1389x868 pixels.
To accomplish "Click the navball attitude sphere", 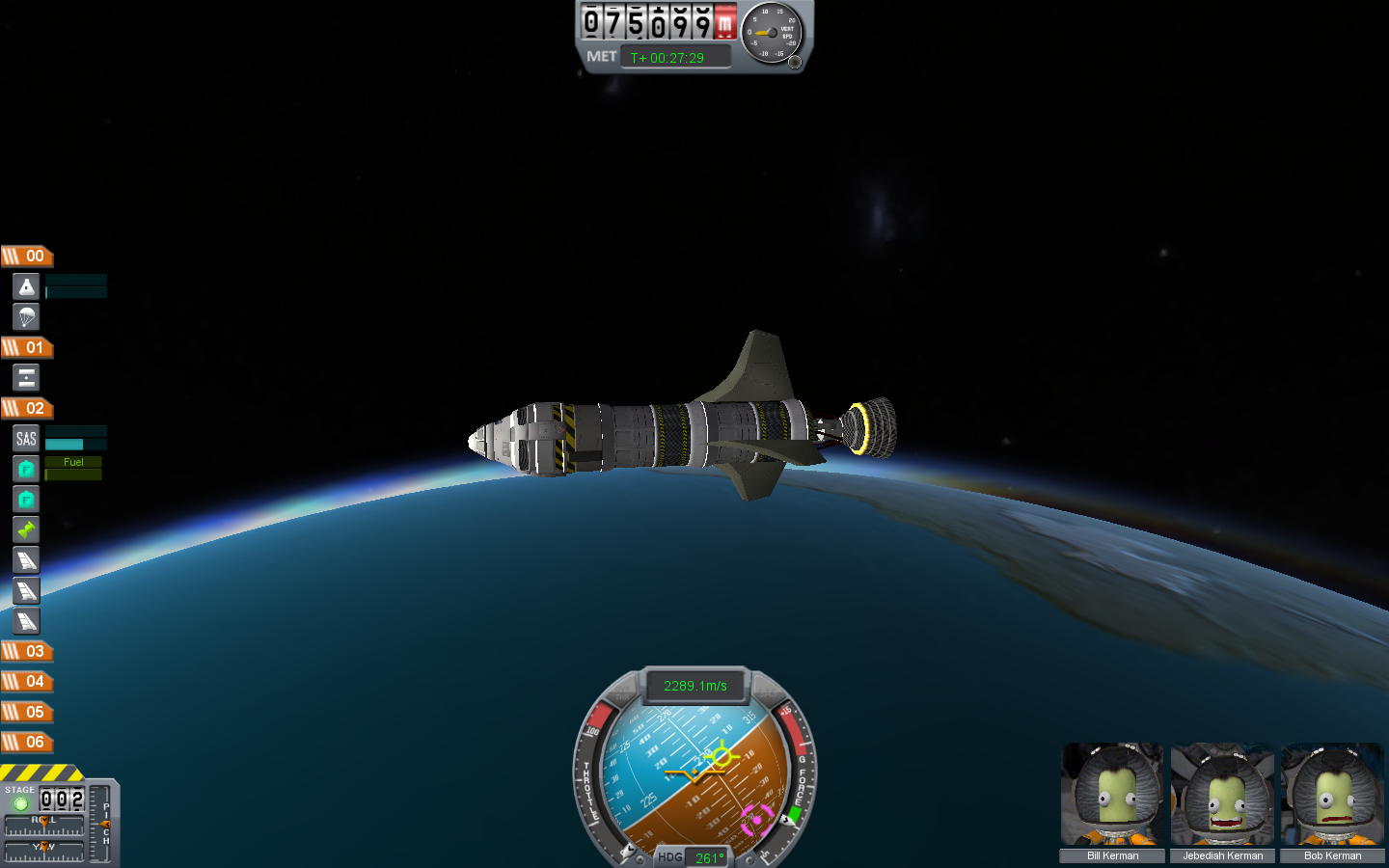I will pos(694,772).
